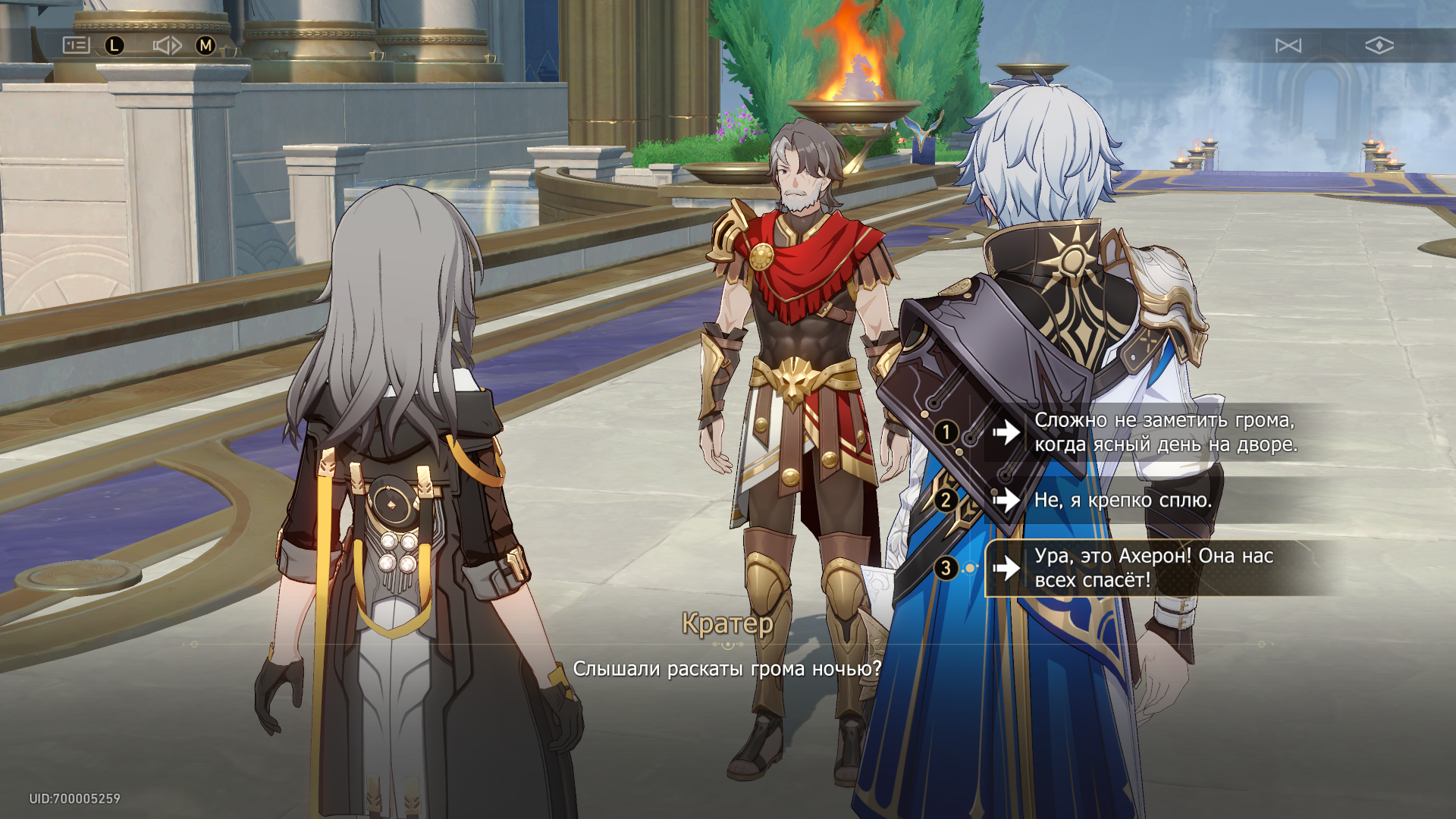Viewport: 1456px width, 819px height.
Task: Open the dialogue log icon
Action: 76,45
